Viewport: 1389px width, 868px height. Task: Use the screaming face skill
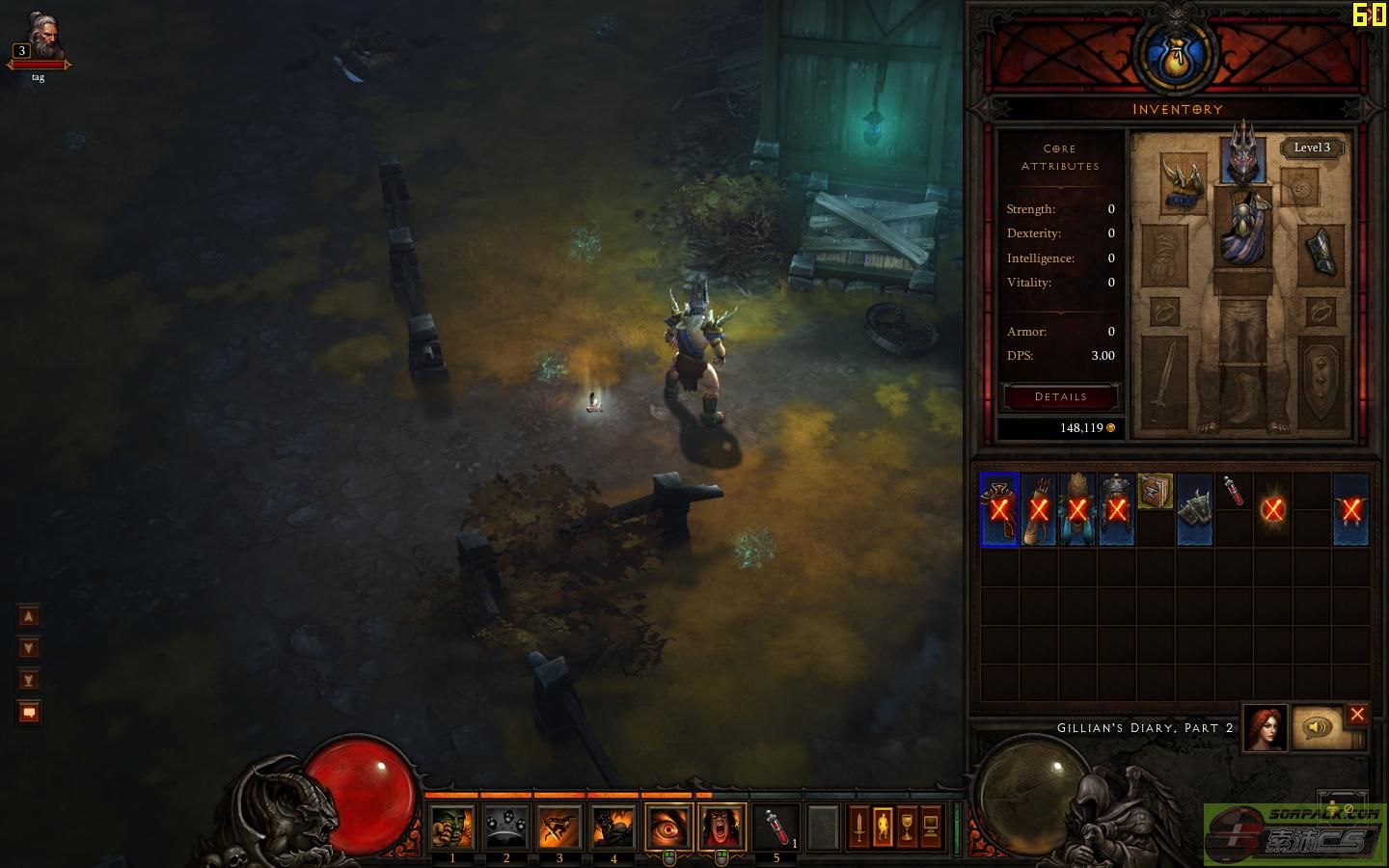click(x=722, y=827)
